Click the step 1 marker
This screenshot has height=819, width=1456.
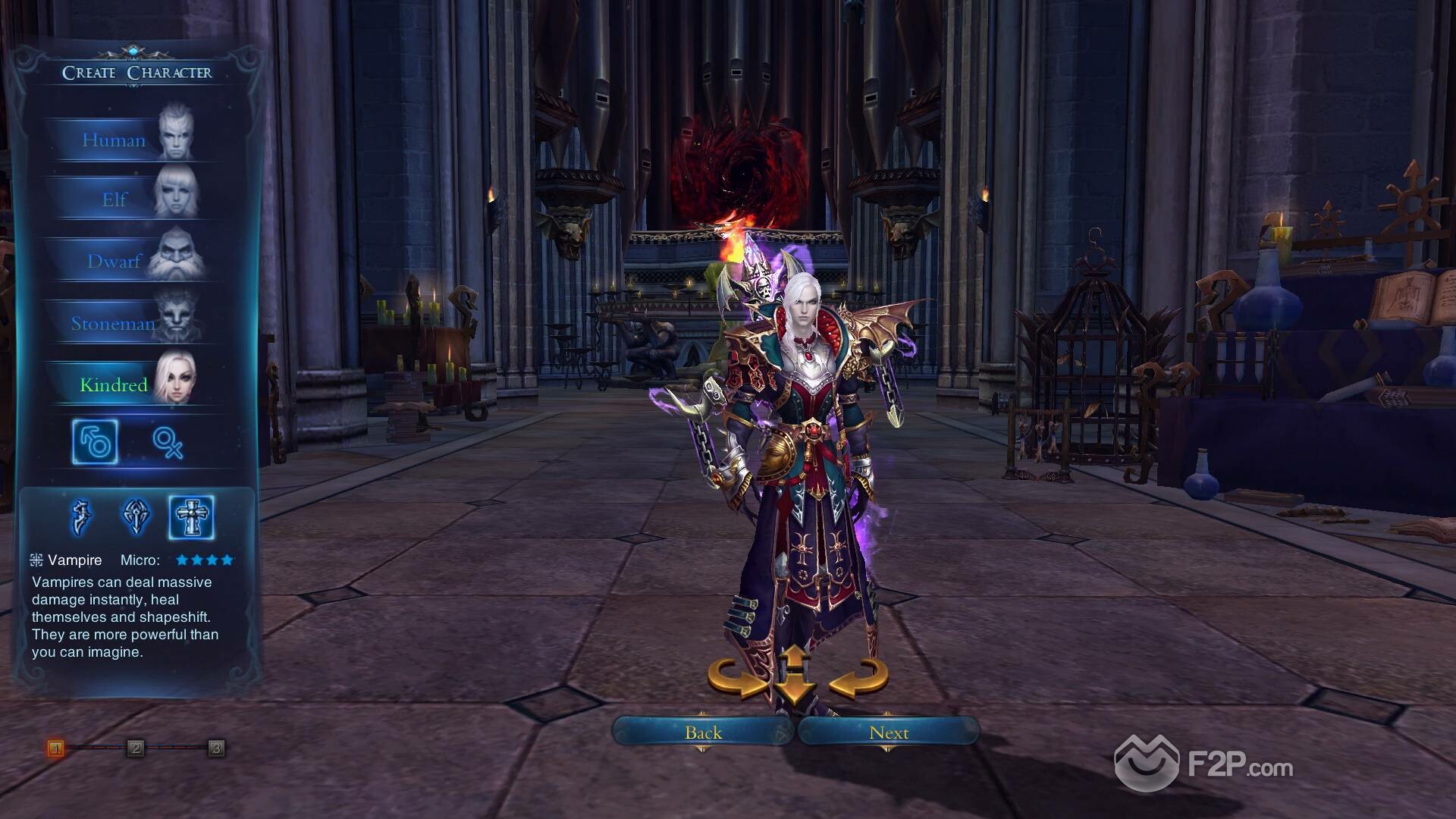tap(55, 748)
